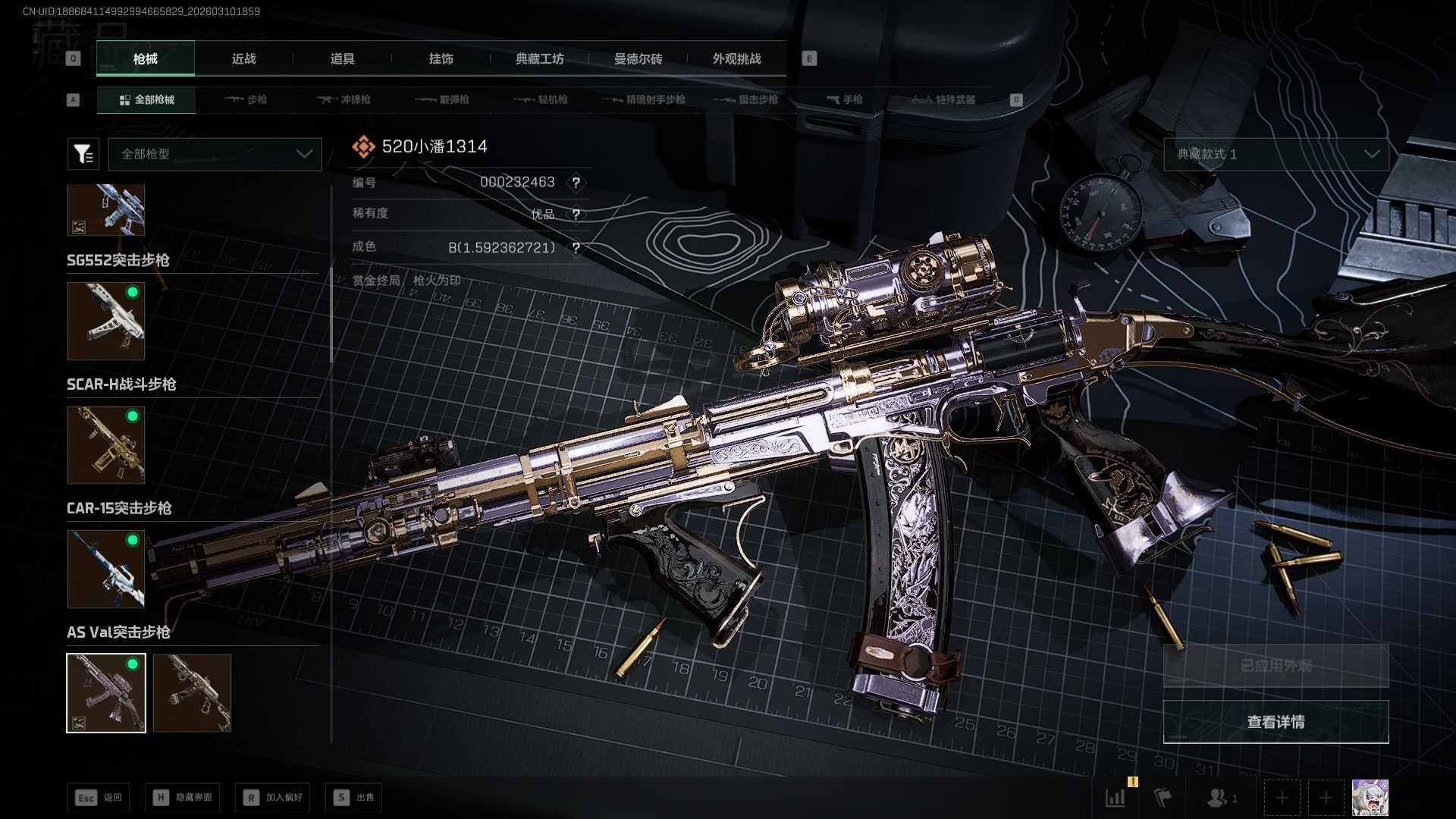View details with 查看详情 button

point(1276,722)
